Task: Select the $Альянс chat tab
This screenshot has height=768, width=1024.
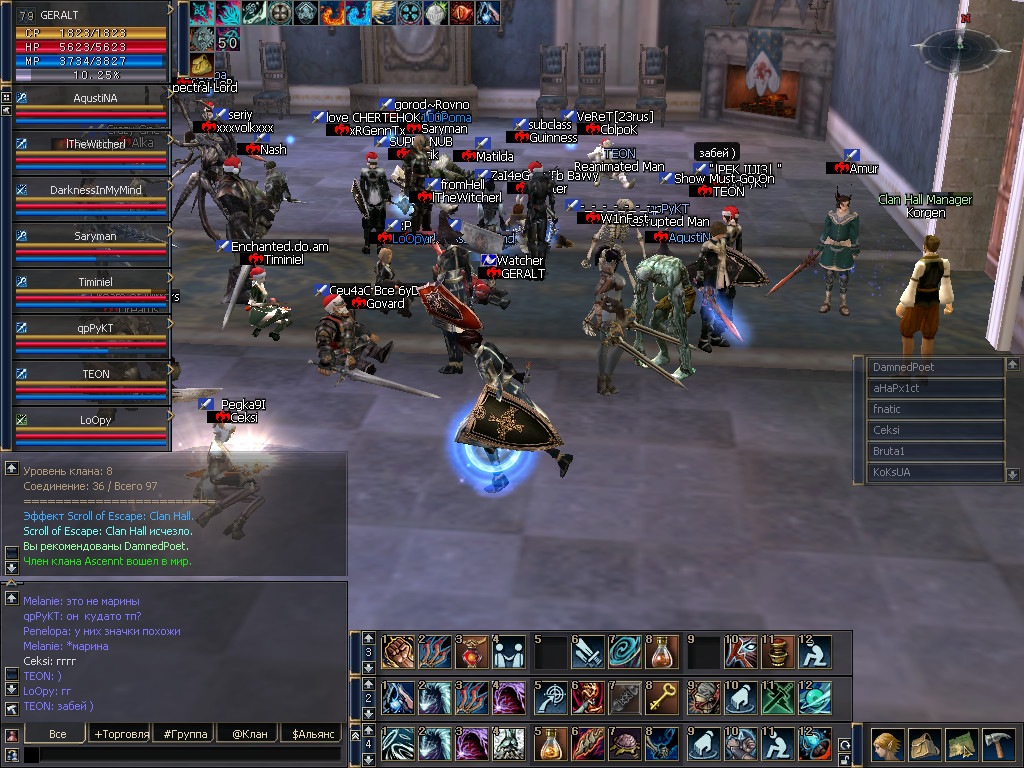Action: 312,734
